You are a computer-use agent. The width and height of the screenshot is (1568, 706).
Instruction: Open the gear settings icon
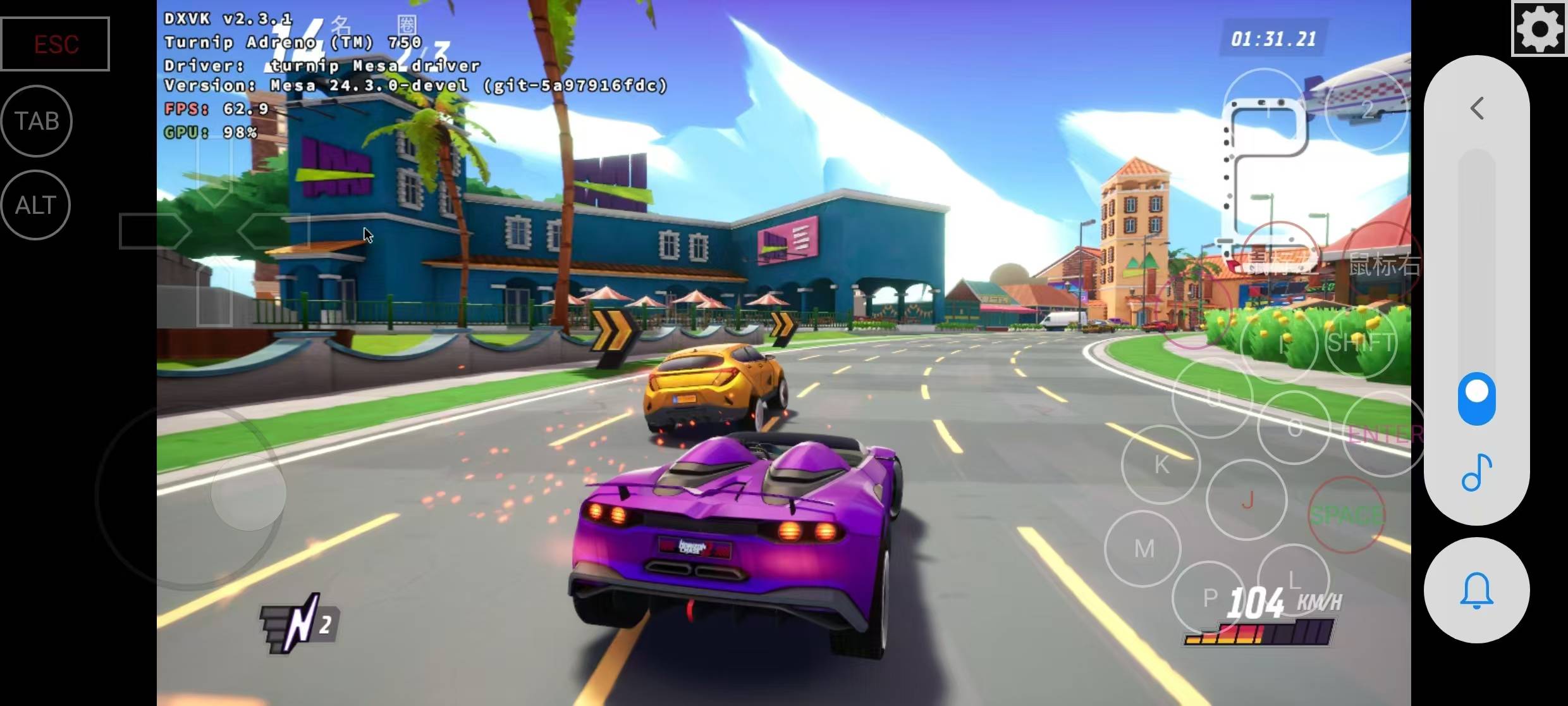click(1540, 28)
